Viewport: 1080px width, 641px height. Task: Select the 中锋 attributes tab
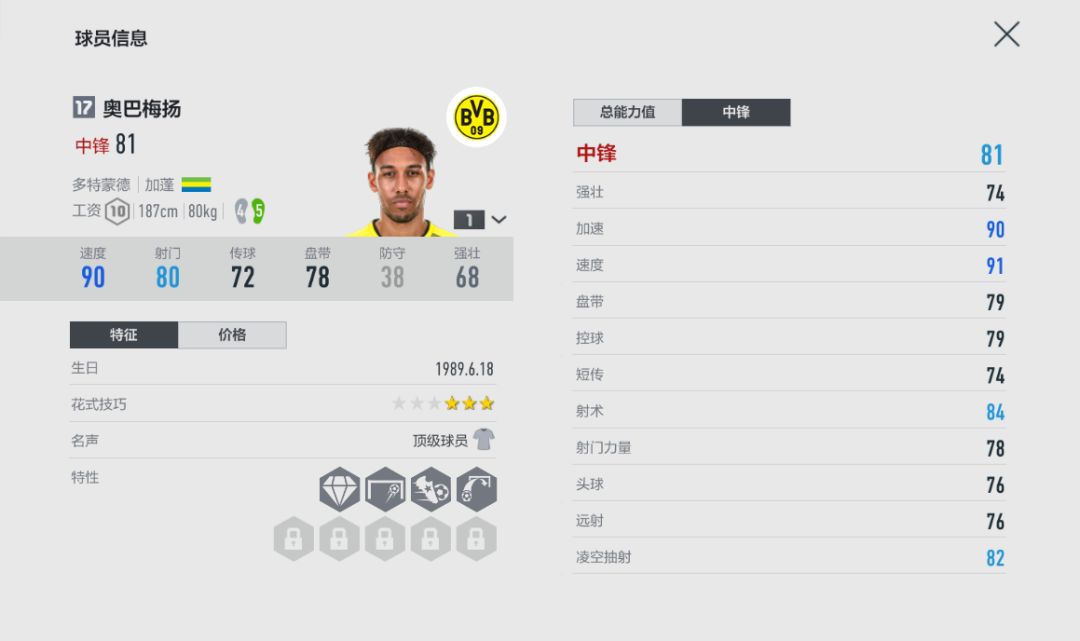pos(736,112)
